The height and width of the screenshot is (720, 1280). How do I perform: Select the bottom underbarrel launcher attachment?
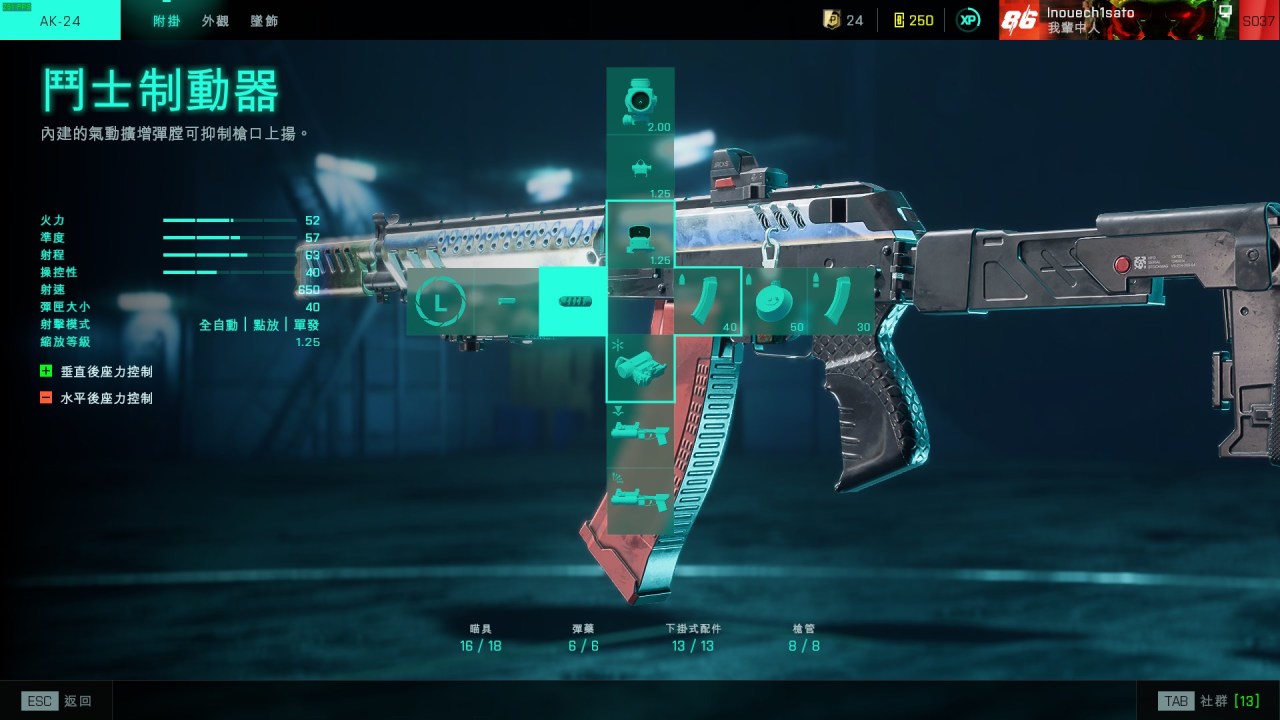[640, 500]
